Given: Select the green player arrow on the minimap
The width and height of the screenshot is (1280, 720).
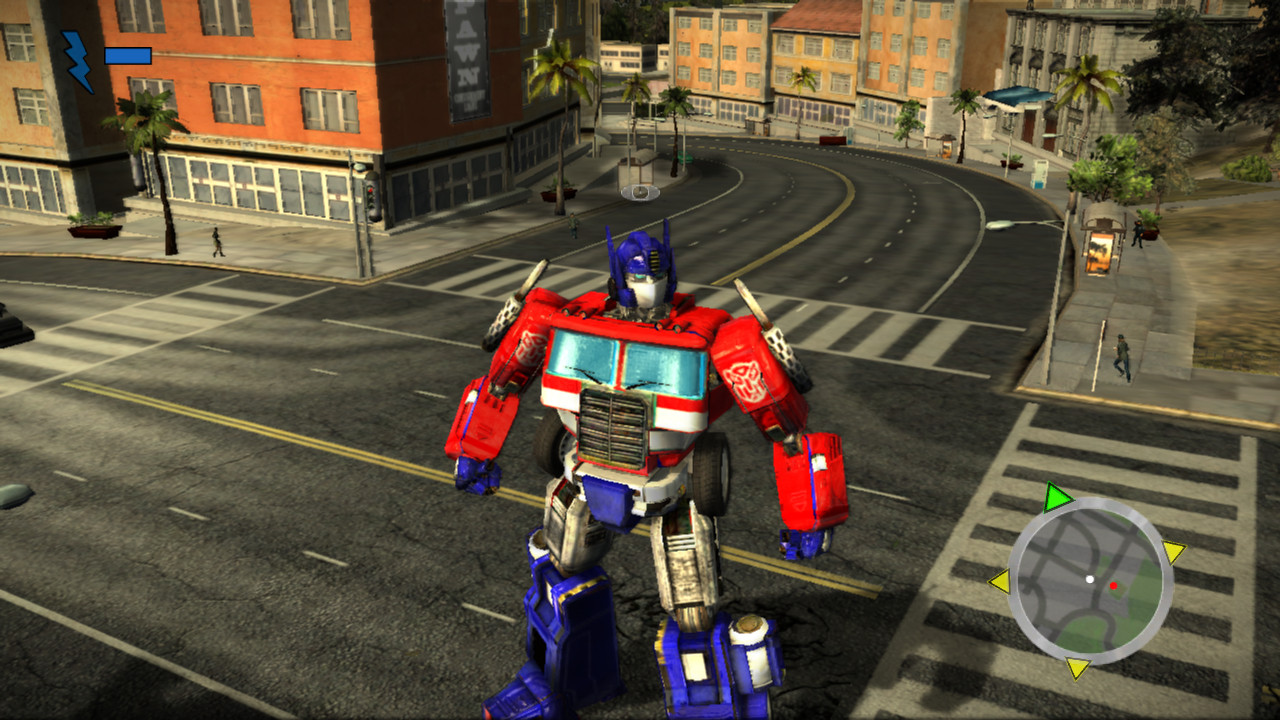Looking at the screenshot, I should click(x=1058, y=495).
